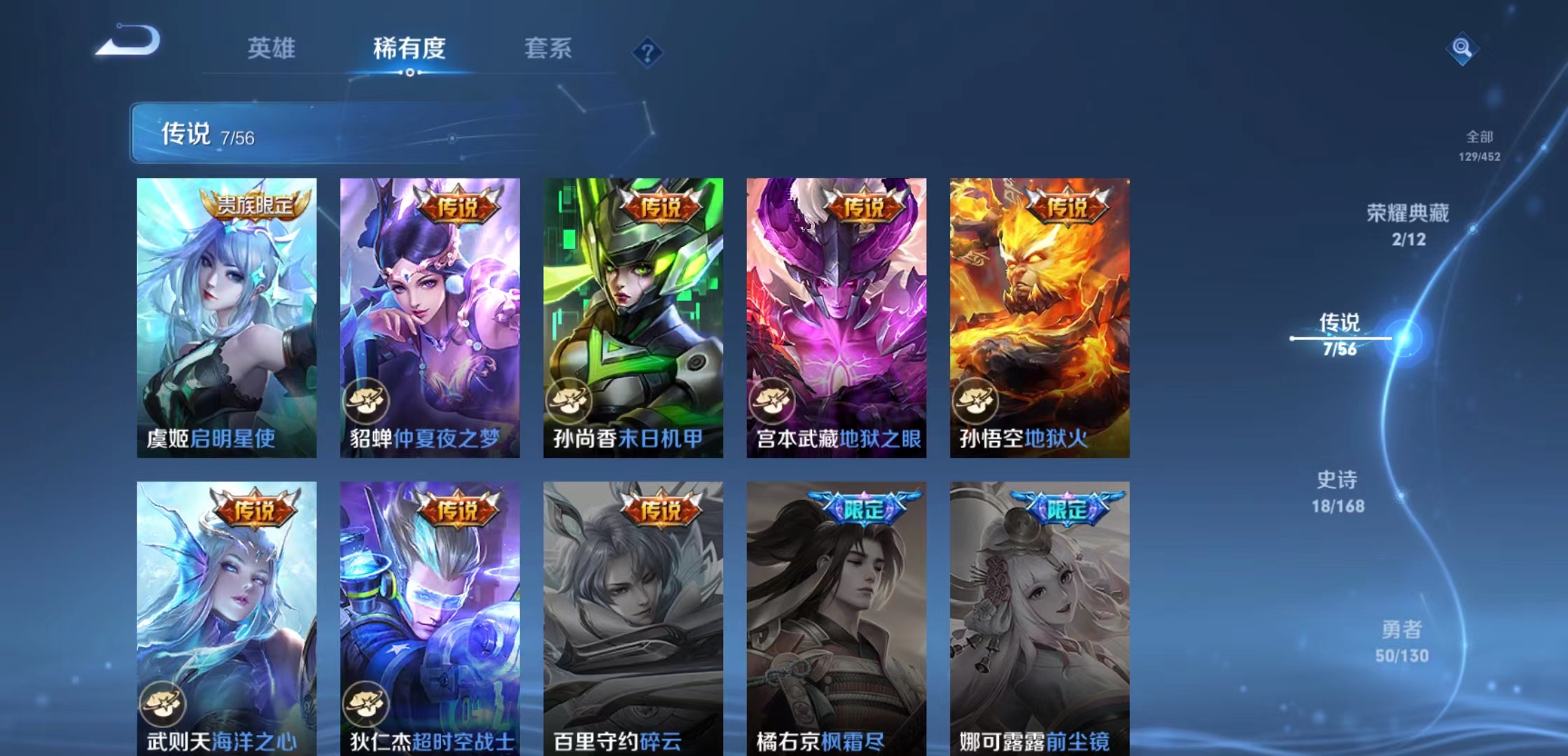Switch to the 英雄 tab
The image size is (1568, 756).
(x=272, y=48)
